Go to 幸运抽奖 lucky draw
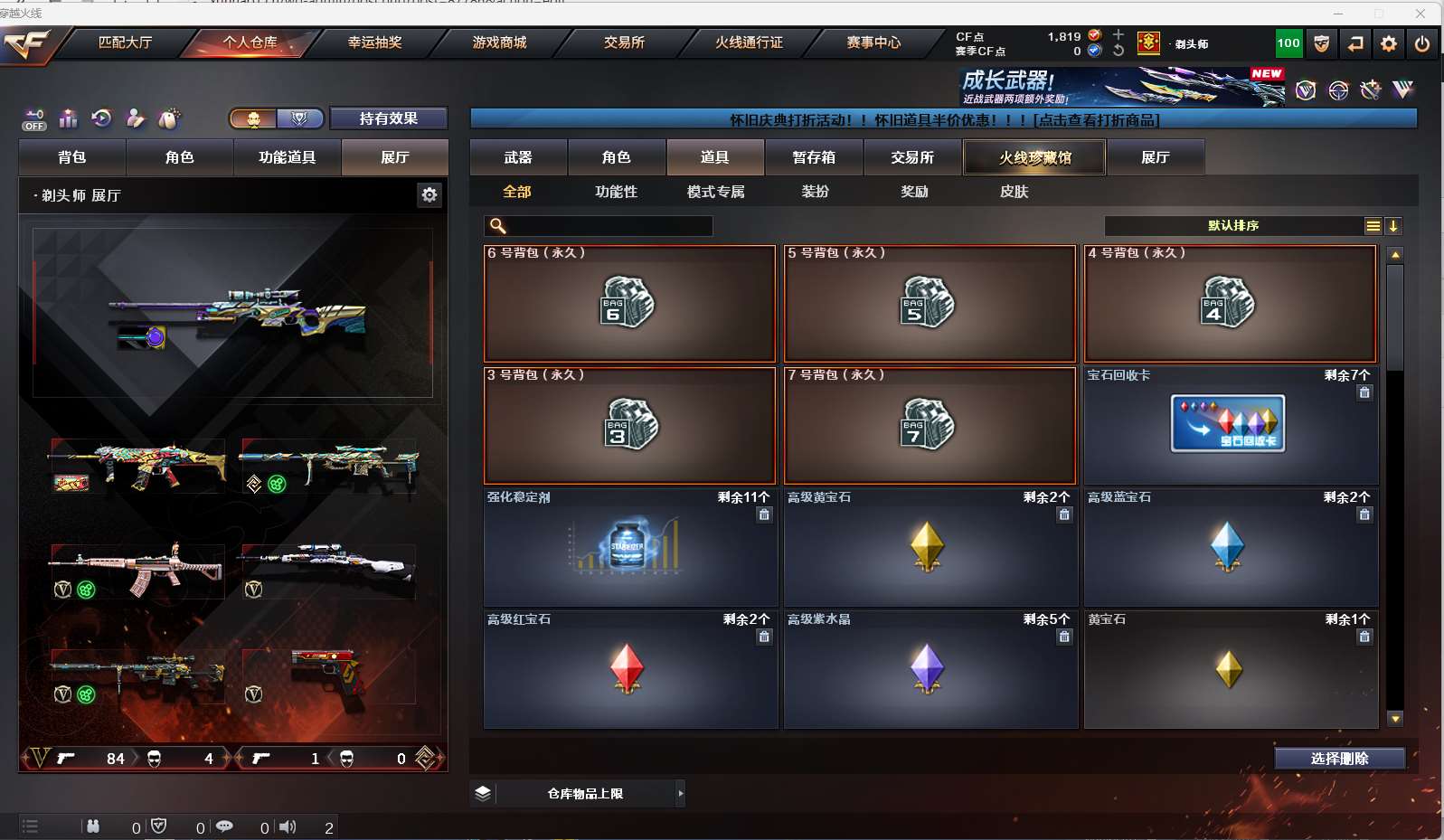Viewport: 1444px width, 840px height. click(374, 42)
